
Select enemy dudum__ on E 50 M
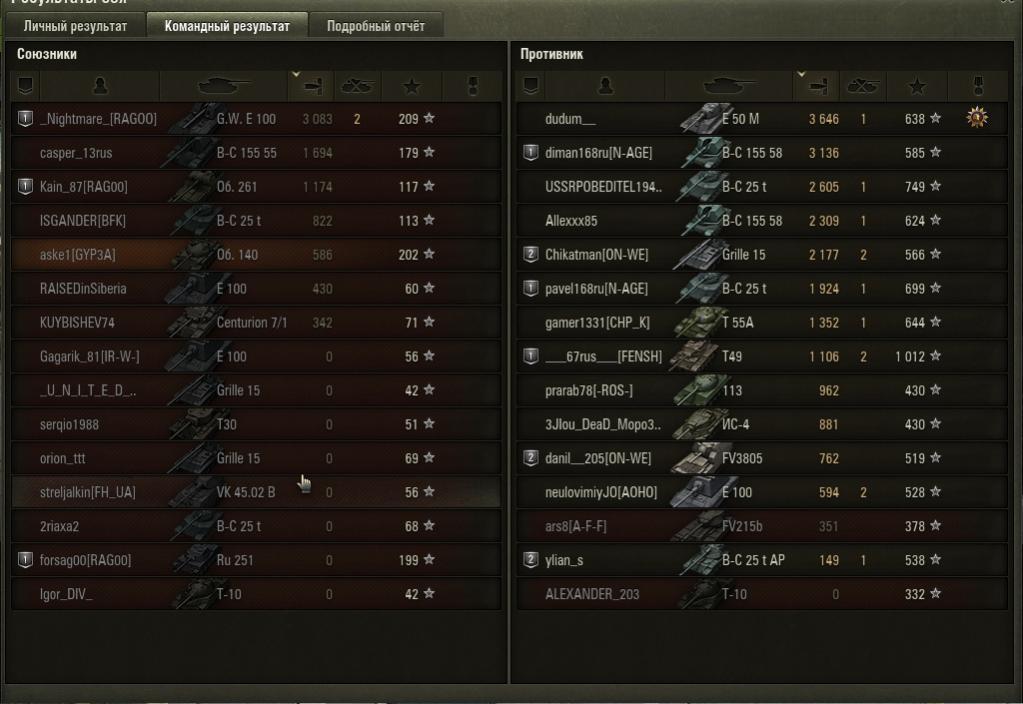[571, 119]
